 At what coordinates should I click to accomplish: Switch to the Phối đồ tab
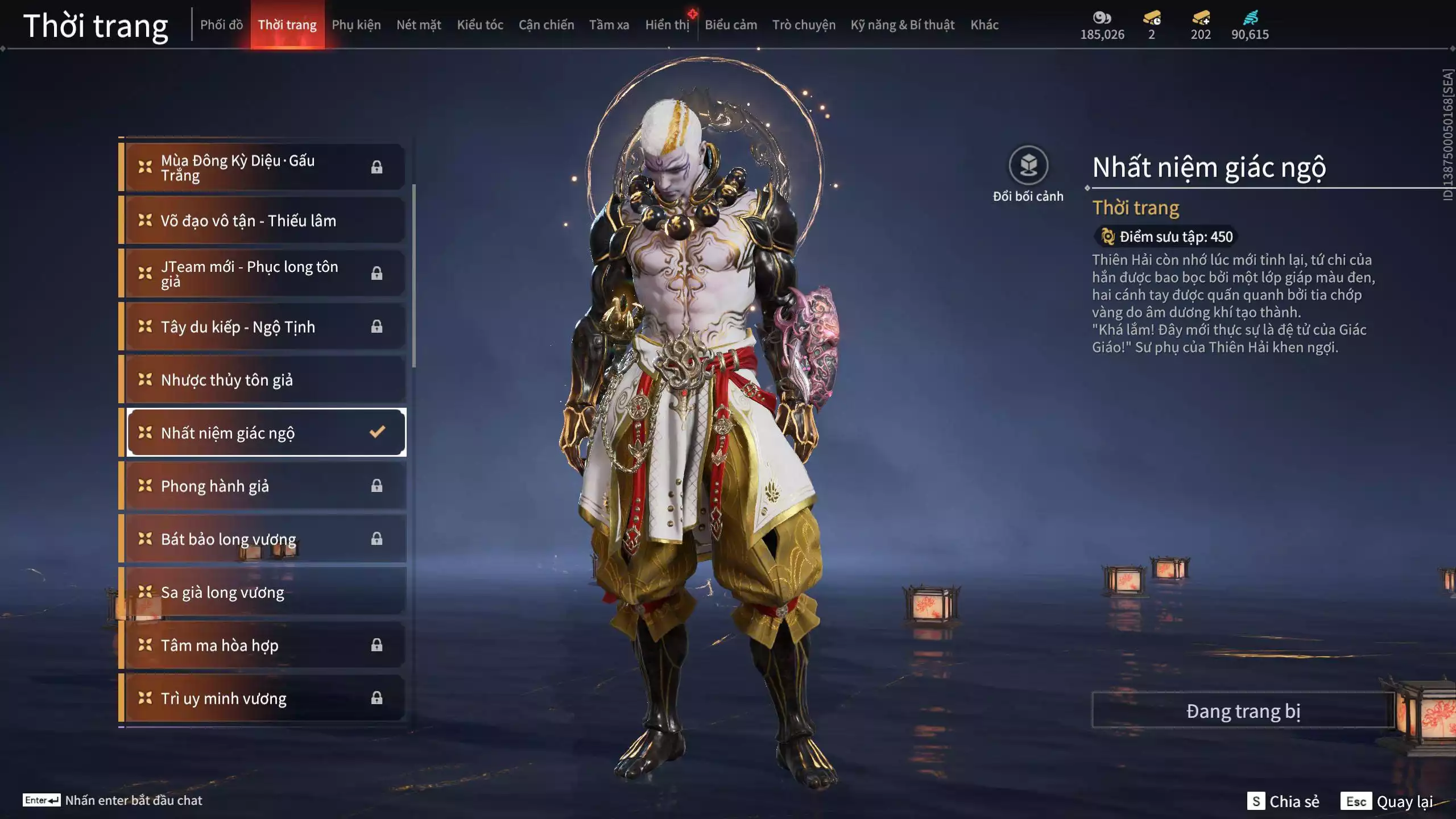[221, 25]
